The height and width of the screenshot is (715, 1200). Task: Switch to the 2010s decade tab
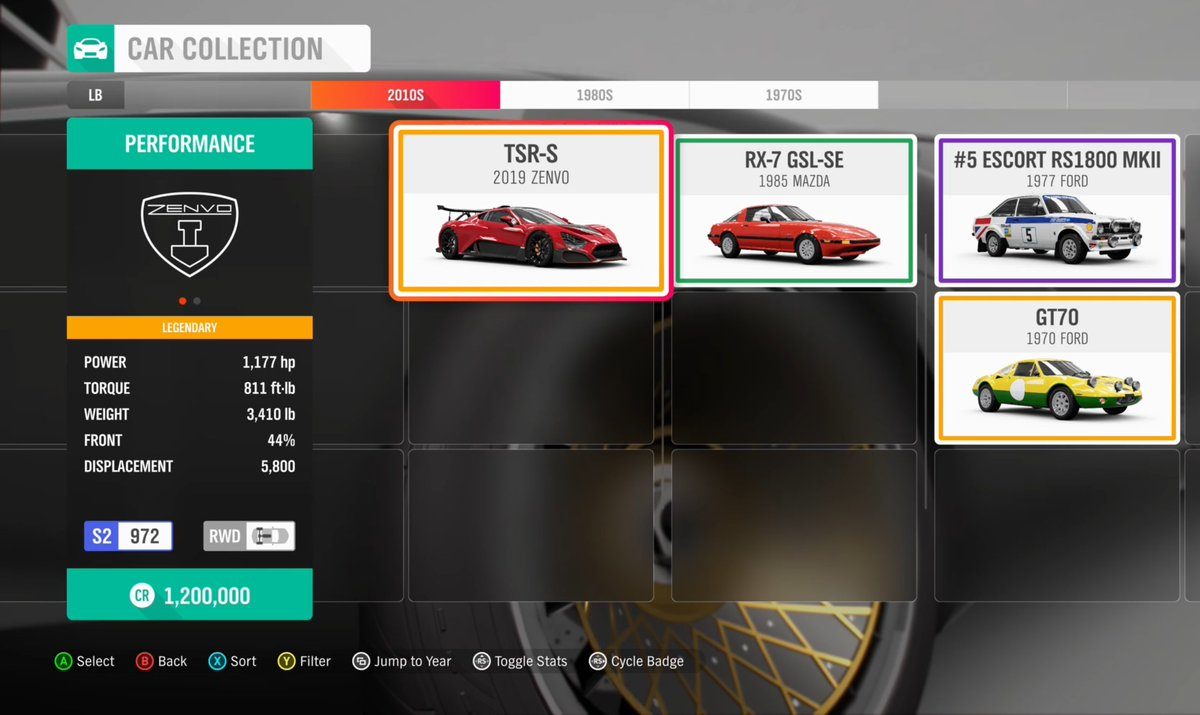(405, 95)
